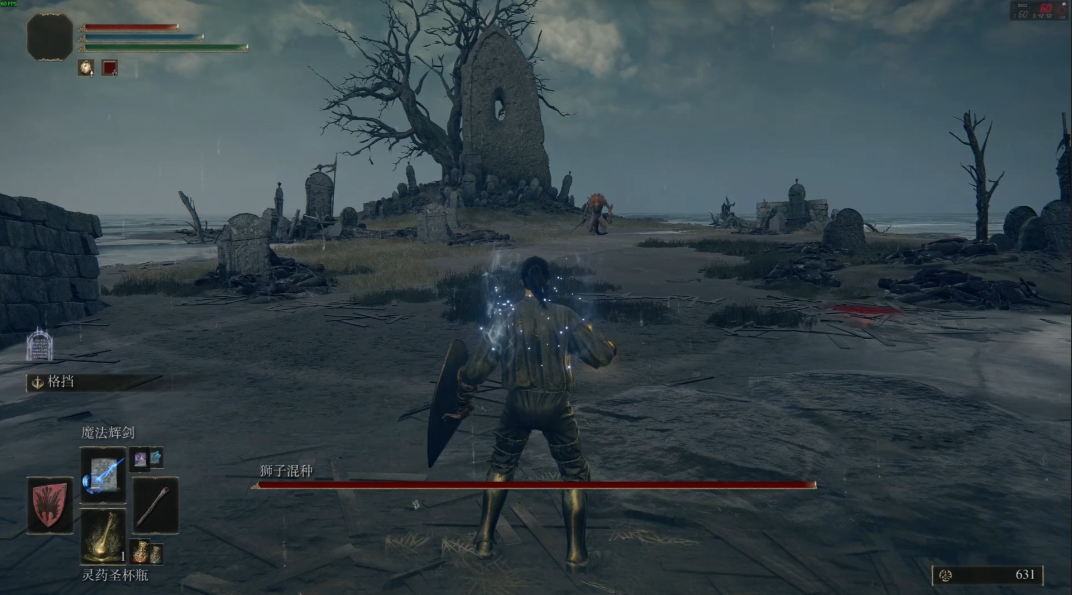Click the round buff status icon
The height and width of the screenshot is (595, 1072).
point(87,68)
